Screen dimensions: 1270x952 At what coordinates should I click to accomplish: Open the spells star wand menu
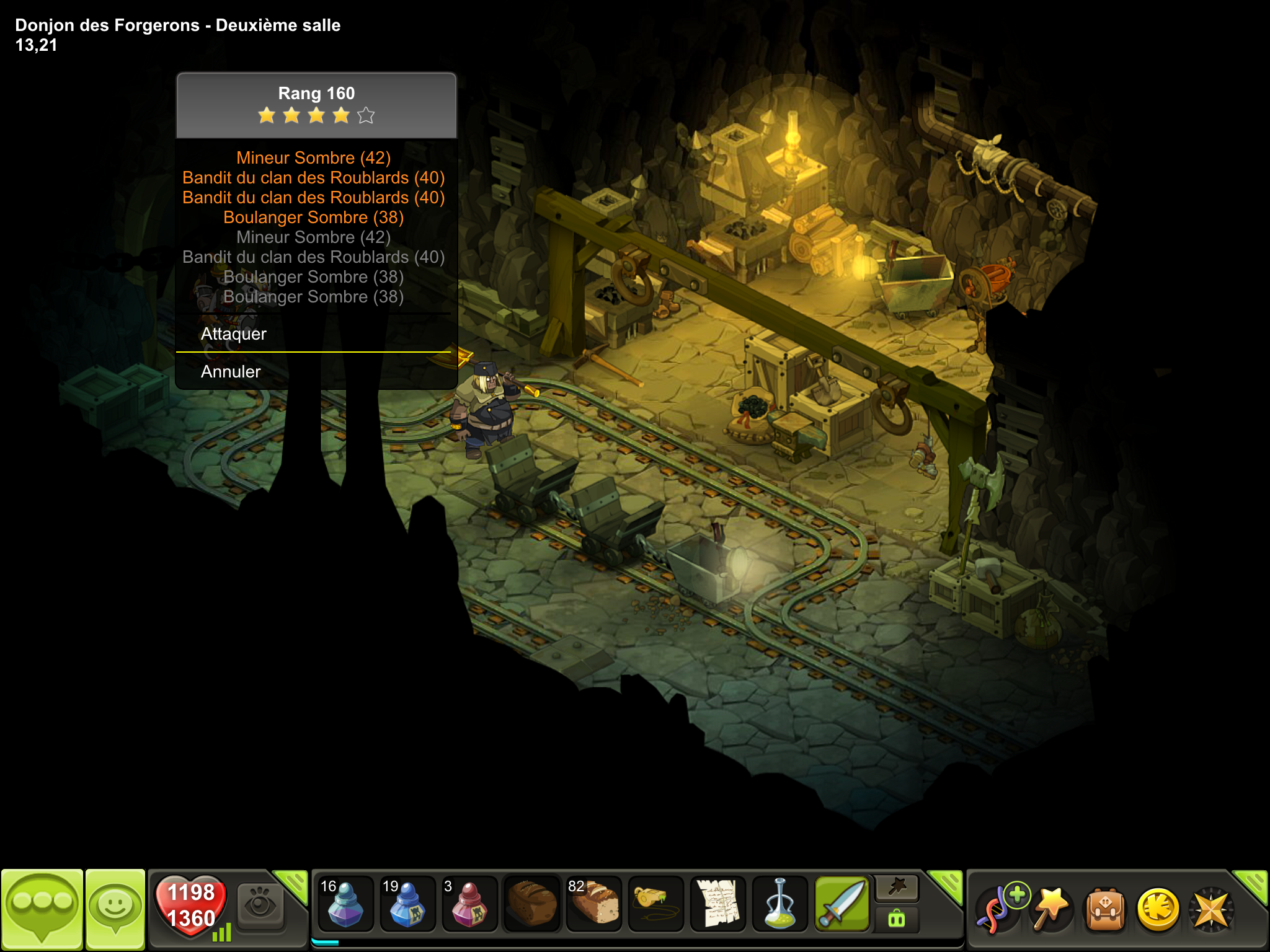click(1052, 908)
